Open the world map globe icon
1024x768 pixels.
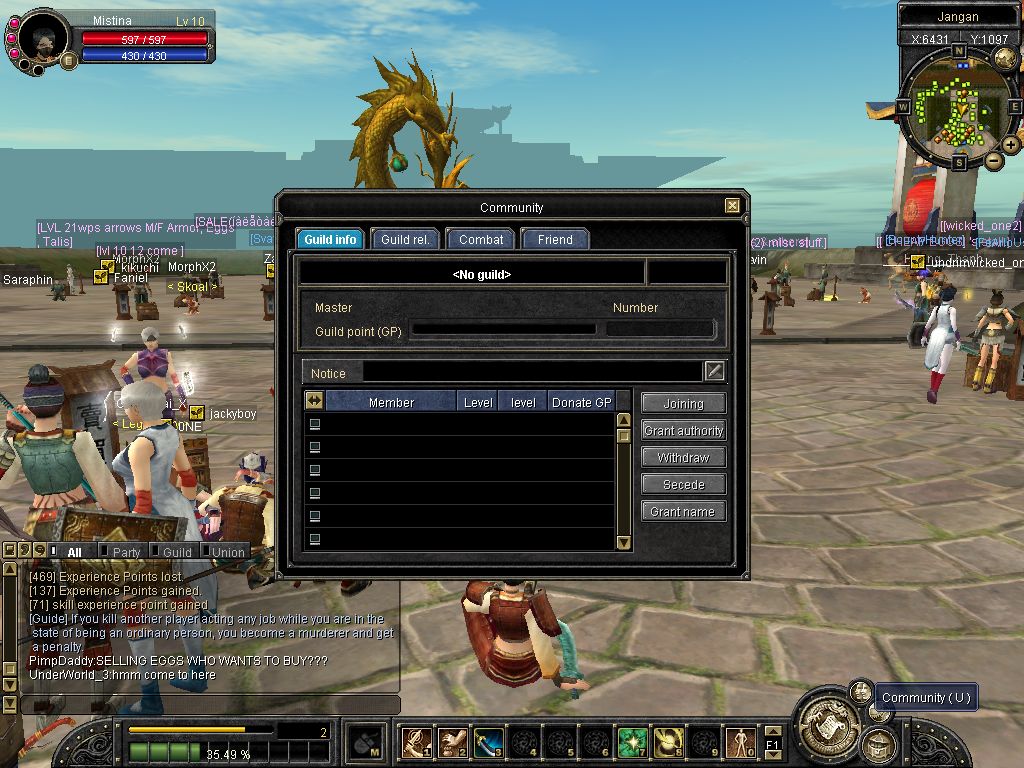[1005, 59]
